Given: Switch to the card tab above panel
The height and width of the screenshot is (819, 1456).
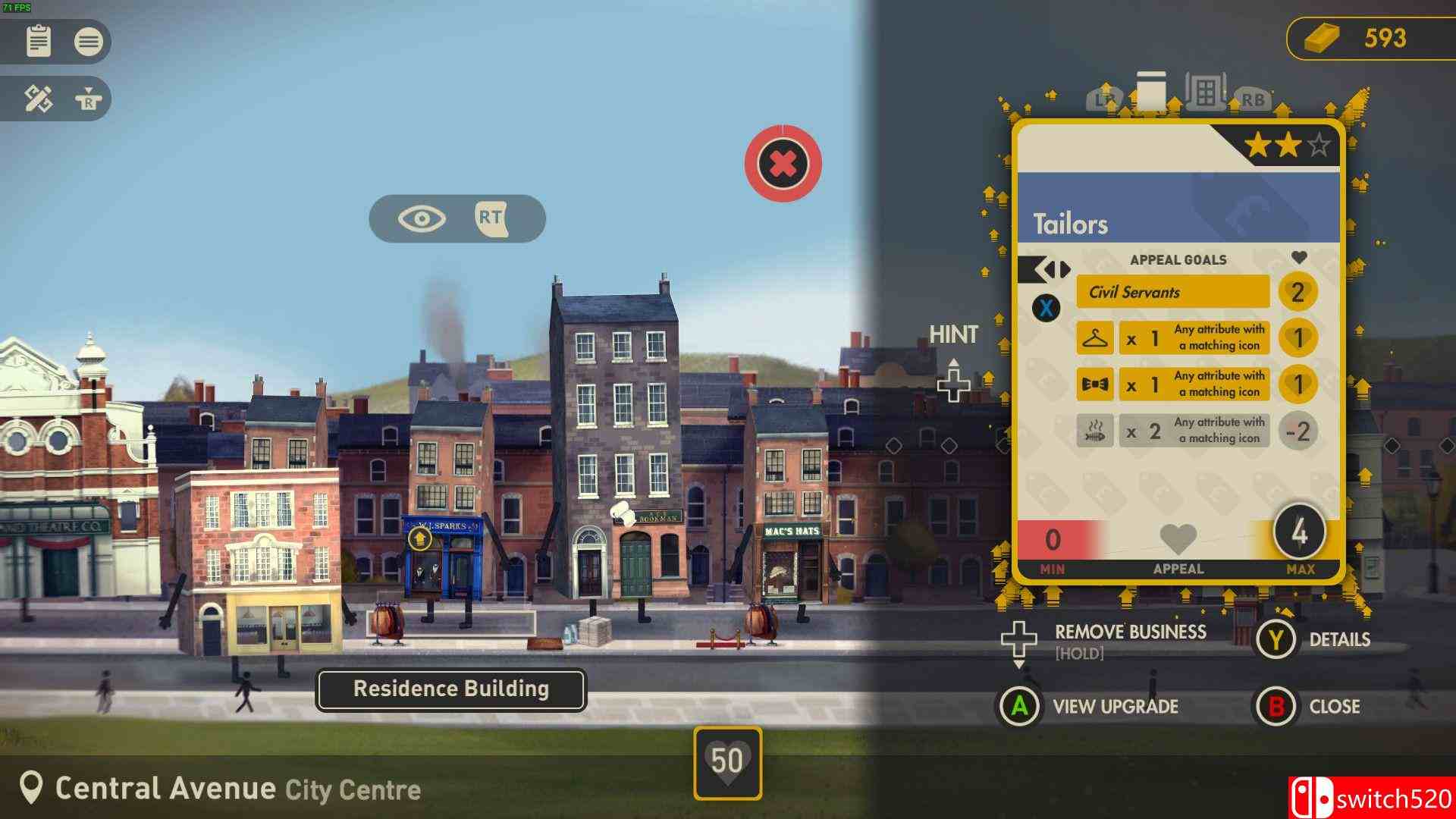Looking at the screenshot, I should coord(1150,93).
